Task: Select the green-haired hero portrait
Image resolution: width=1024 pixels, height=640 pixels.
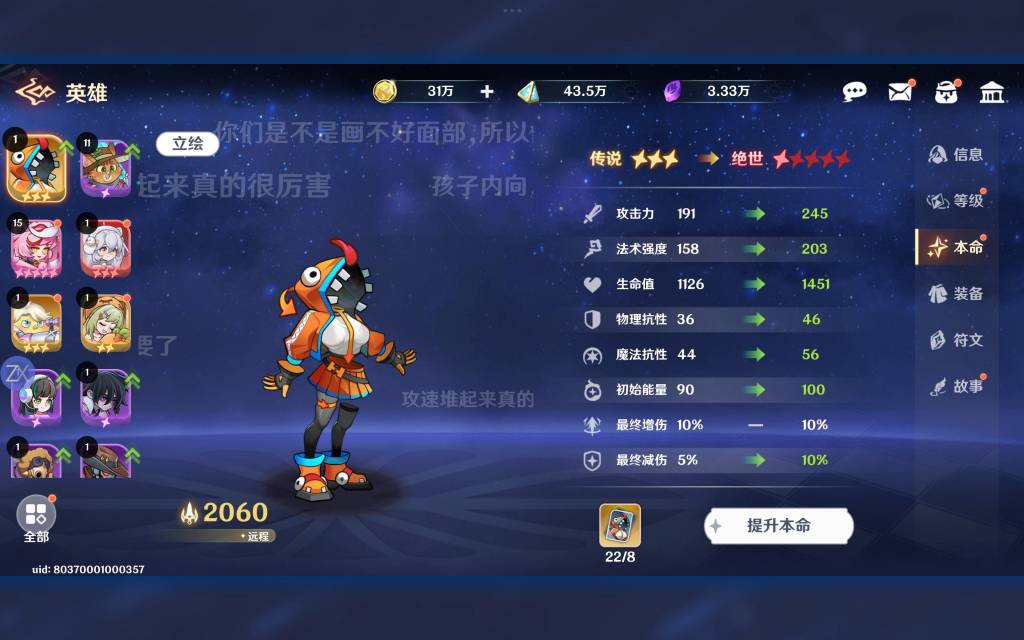Action: click(106, 322)
